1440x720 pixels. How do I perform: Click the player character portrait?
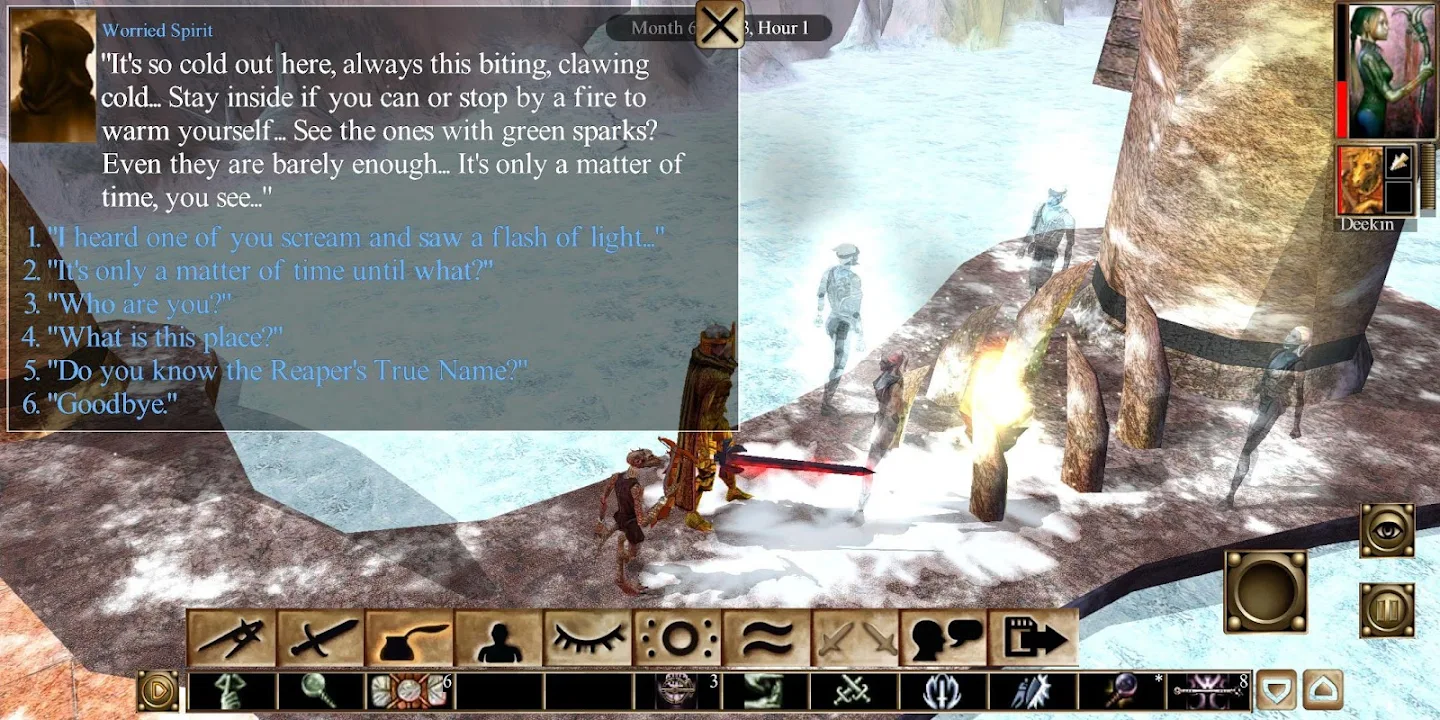[1386, 72]
